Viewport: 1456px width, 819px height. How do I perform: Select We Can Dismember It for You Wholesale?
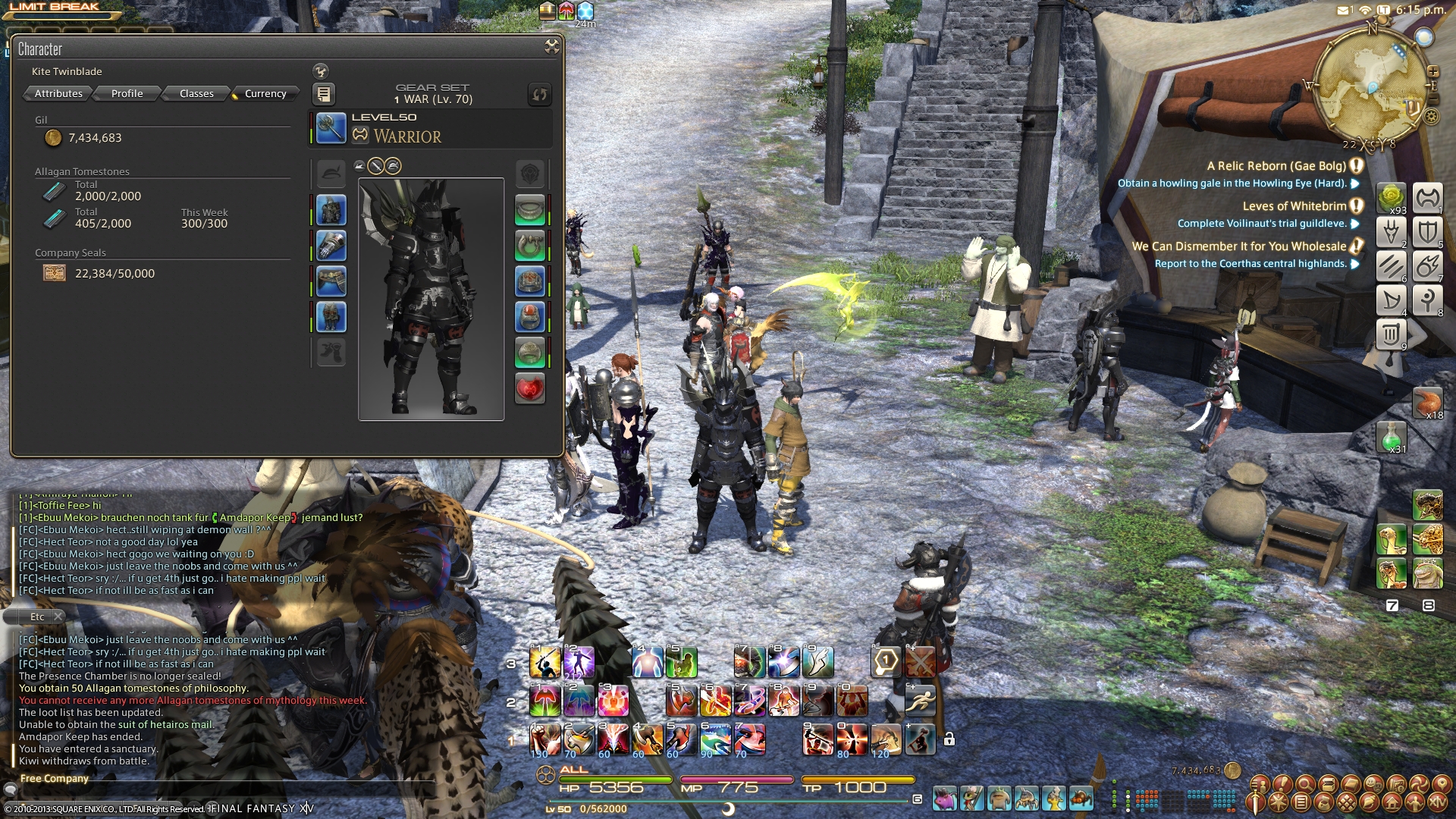(x=1238, y=246)
